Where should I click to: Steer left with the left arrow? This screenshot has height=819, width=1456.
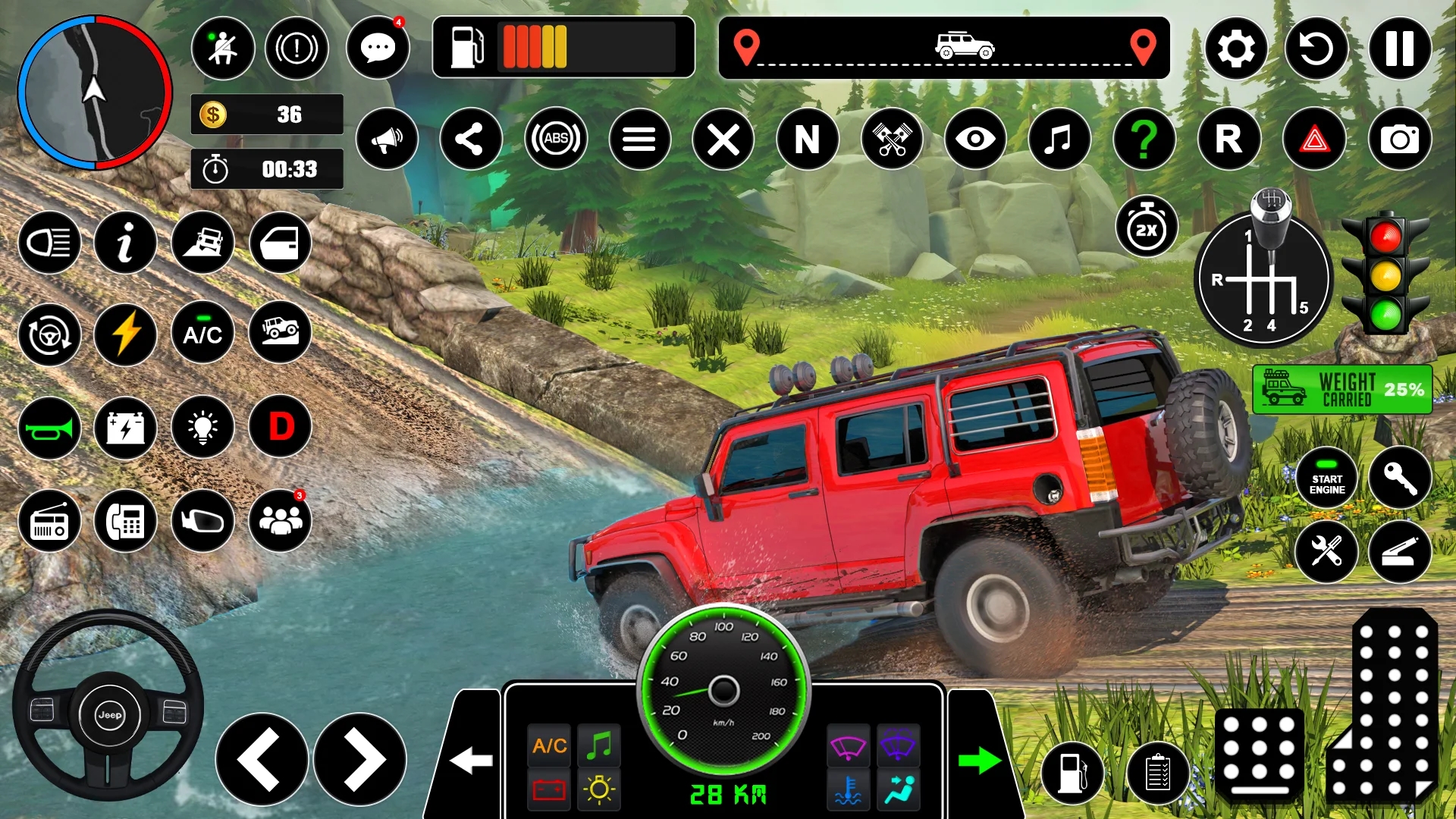coord(262,760)
